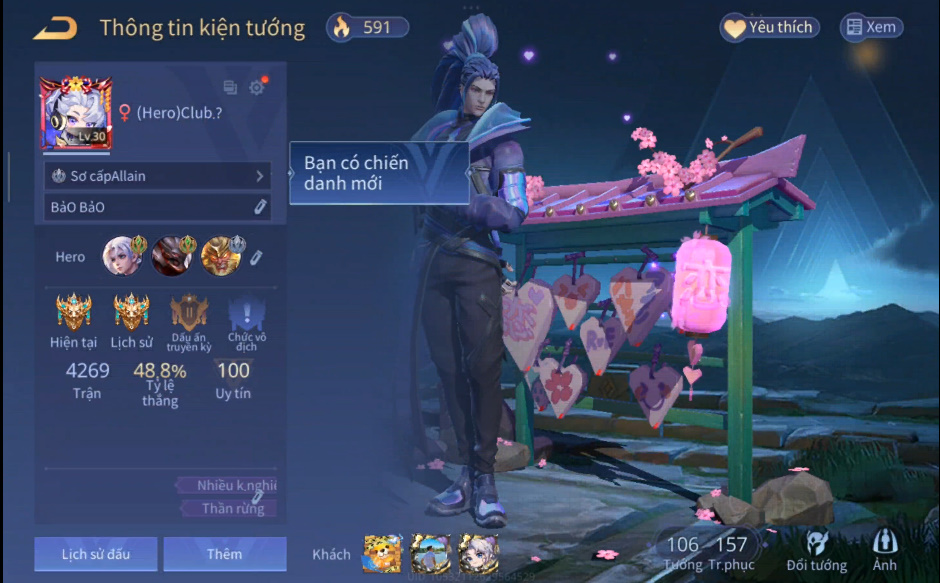The width and height of the screenshot is (940, 583).
Task: Open the Ảnh photo button
Action: (884, 552)
